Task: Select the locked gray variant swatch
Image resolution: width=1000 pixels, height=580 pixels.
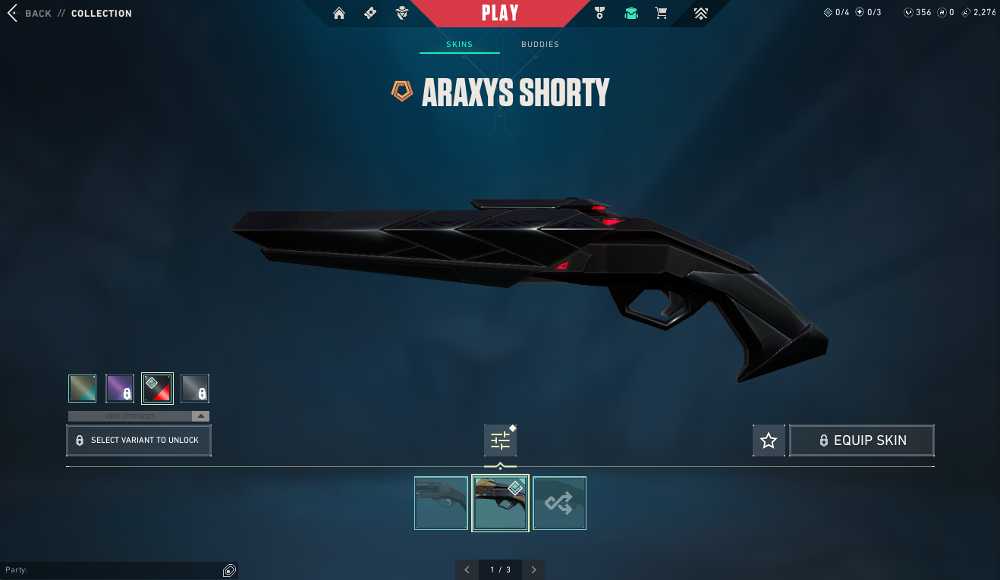Action: [x=195, y=388]
